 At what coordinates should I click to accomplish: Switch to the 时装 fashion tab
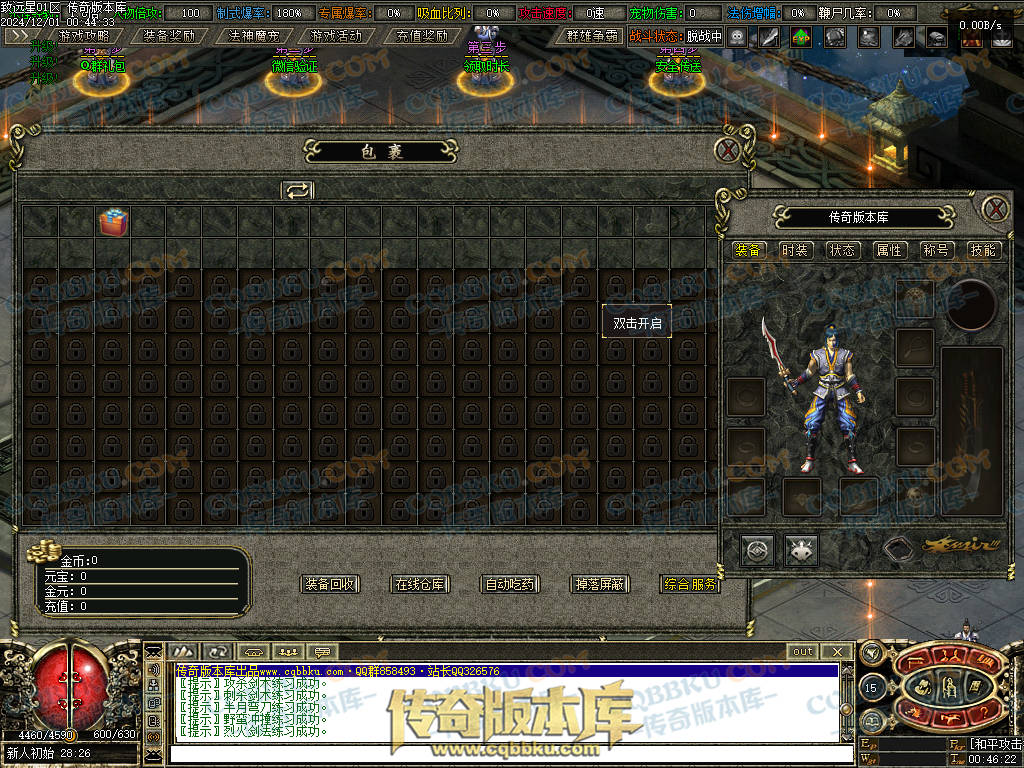point(795,250)
